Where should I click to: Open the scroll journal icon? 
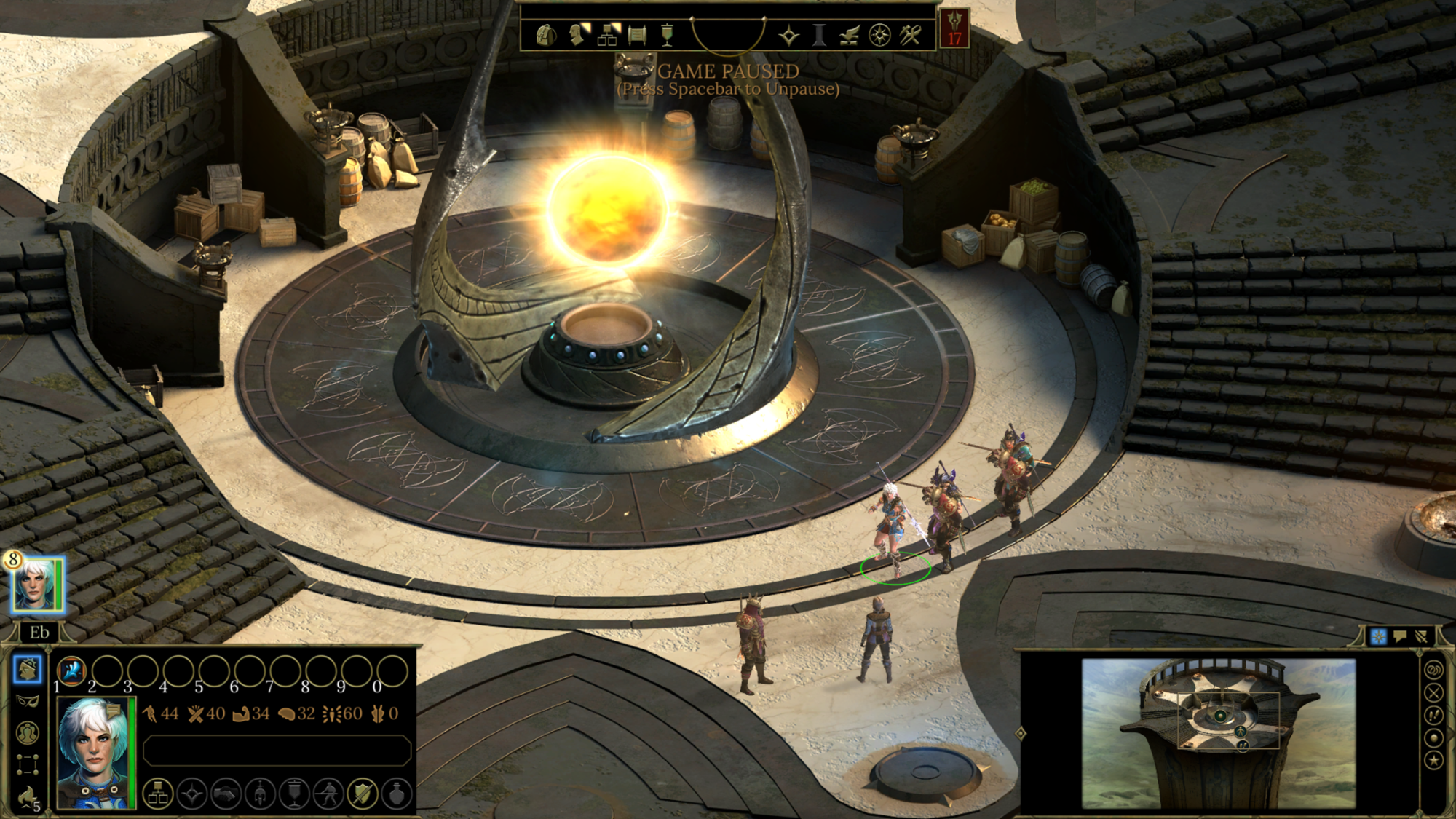pyautogui.click(x=637, y=35)
